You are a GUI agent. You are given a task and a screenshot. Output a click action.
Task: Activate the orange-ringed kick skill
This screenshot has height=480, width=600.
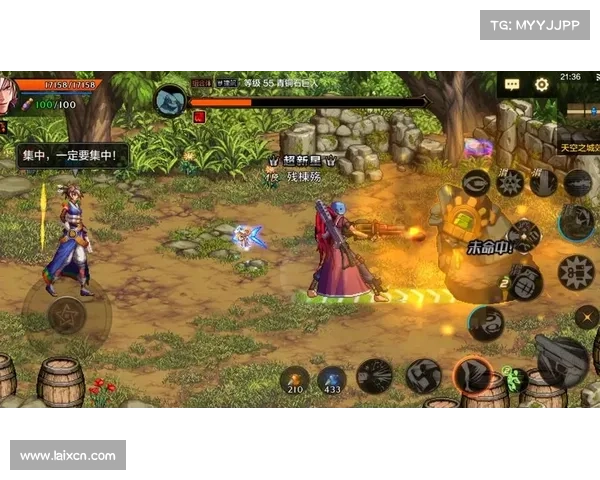click(472, 376)
